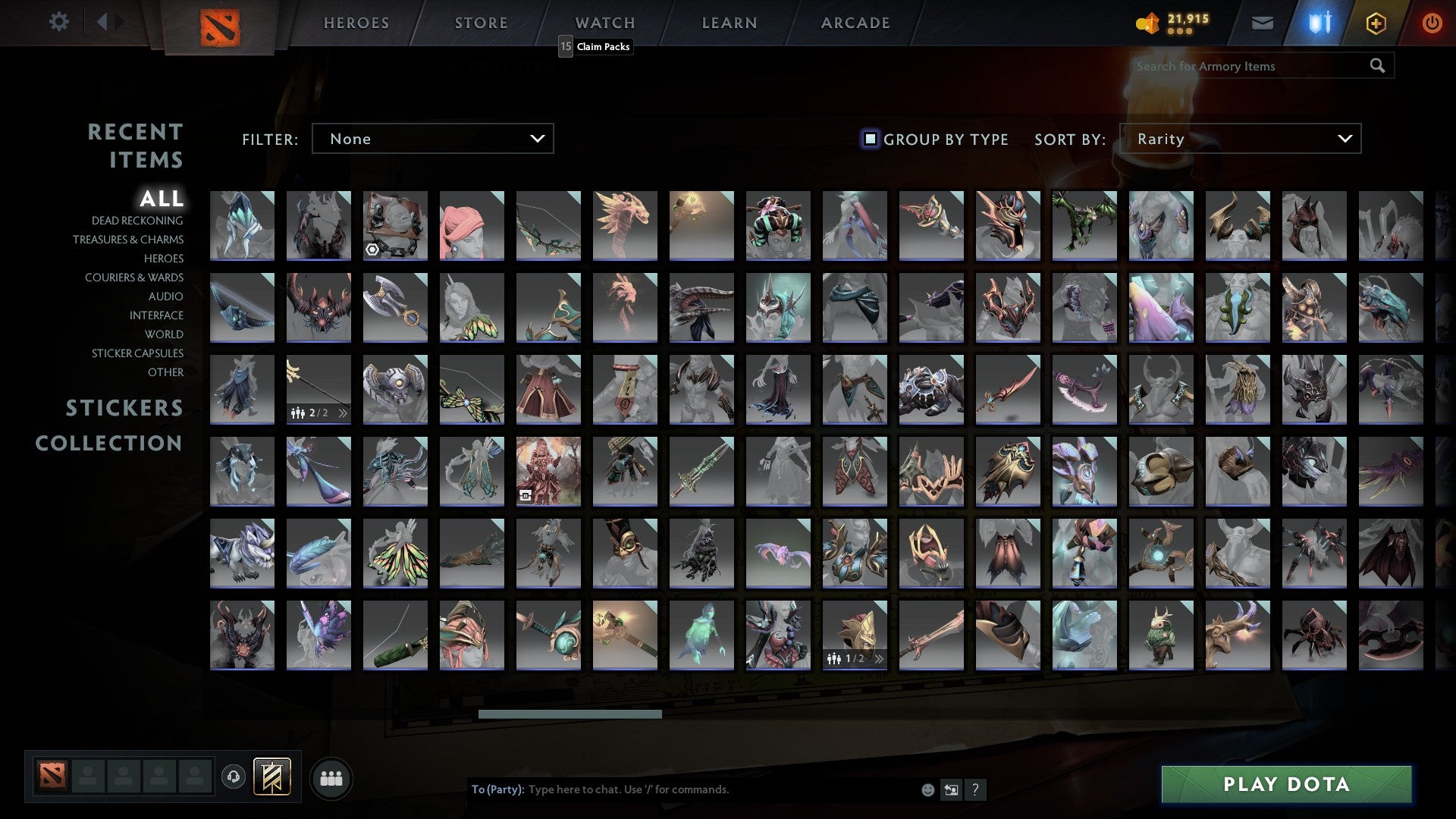This screenshot has height=819, width=1456.
Task: Switch to the STORE tab
Action: [481, 23]
